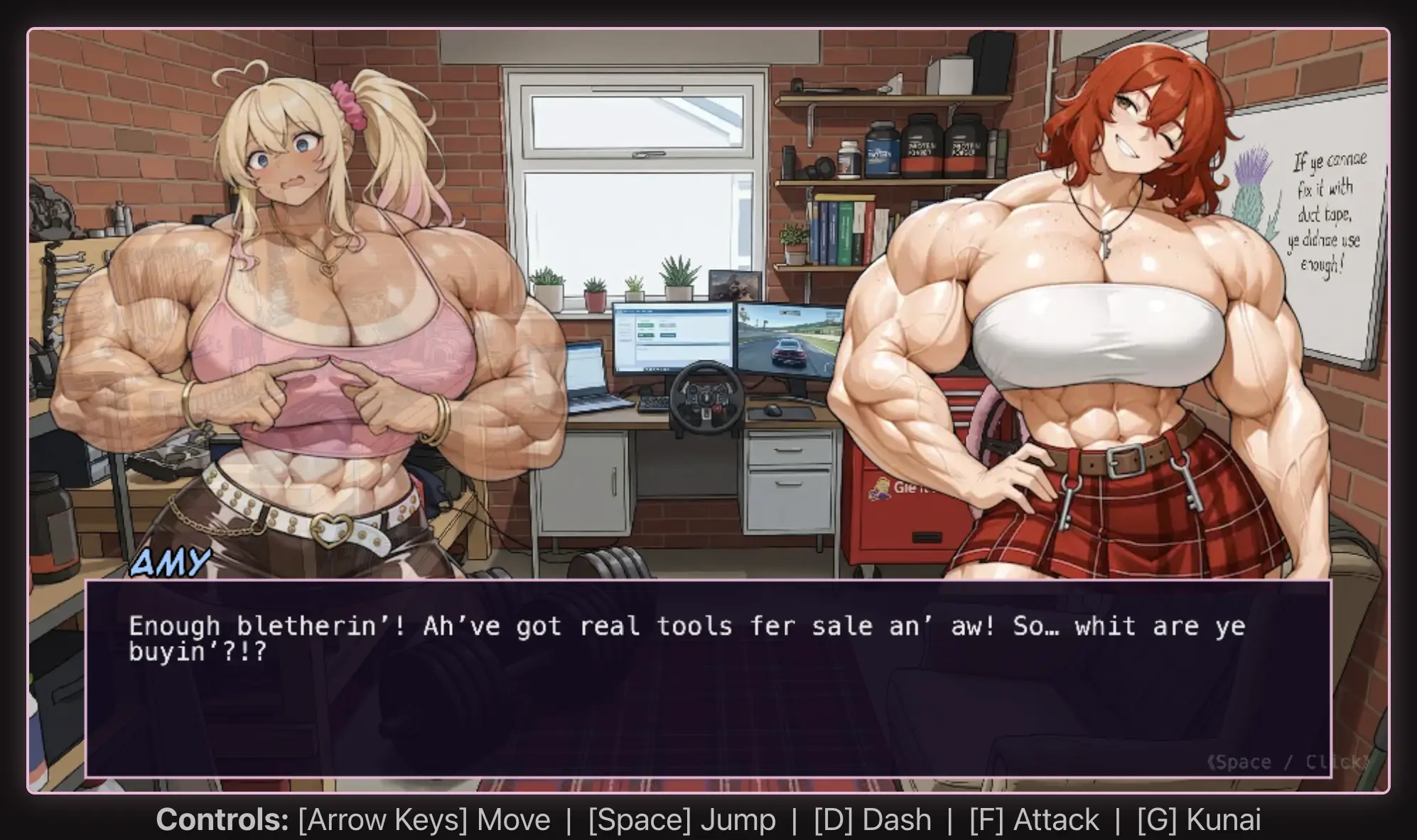This screenshot has width=1417, height=840.
Task: Click the green profile button on the config monitor
Action: [647, 325]
